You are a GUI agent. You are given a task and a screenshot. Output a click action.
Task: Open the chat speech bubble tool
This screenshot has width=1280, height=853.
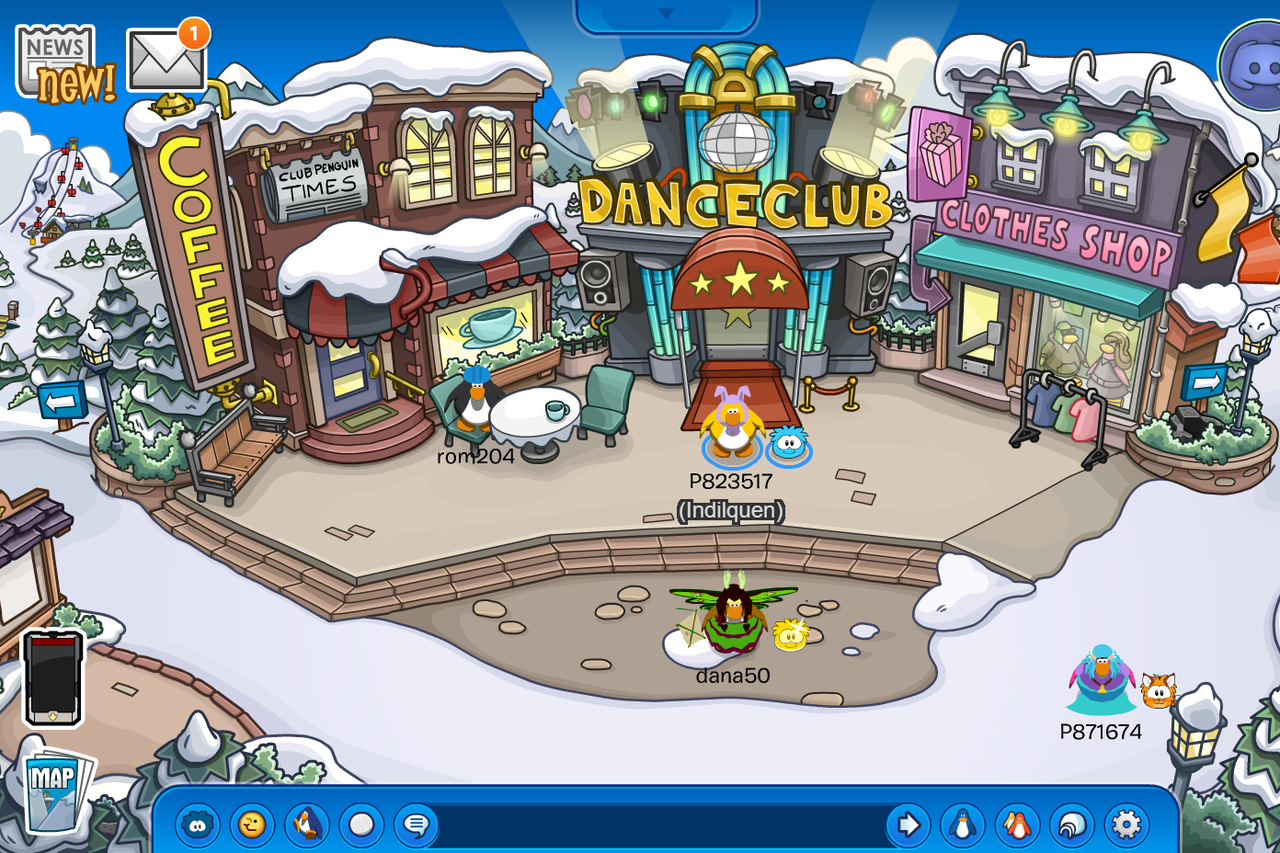coord(416,826)
